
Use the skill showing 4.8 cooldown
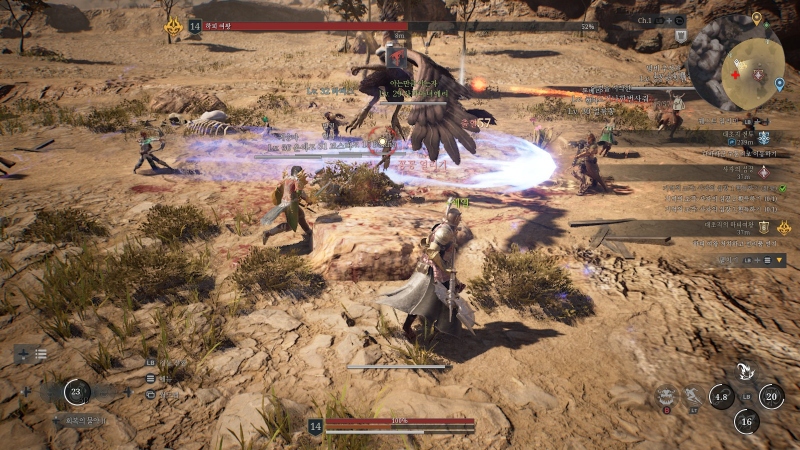click(x=722, y=396)
